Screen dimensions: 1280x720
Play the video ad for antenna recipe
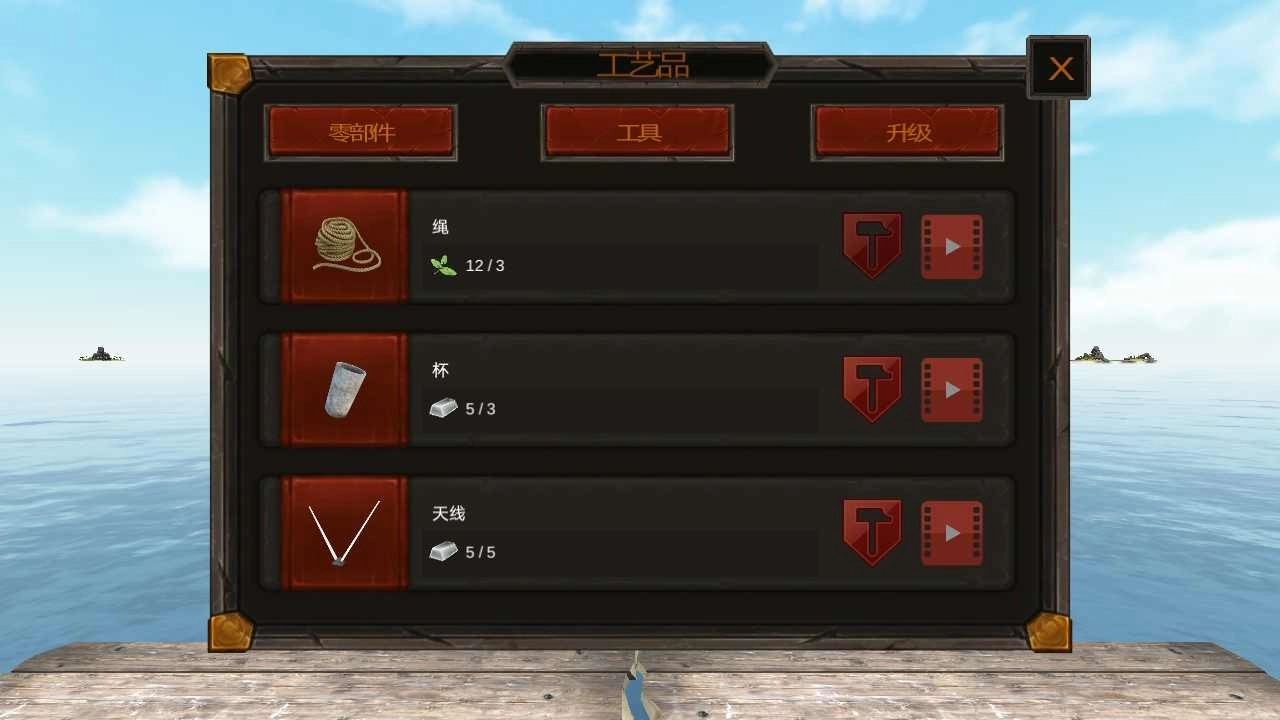(951, 532)
